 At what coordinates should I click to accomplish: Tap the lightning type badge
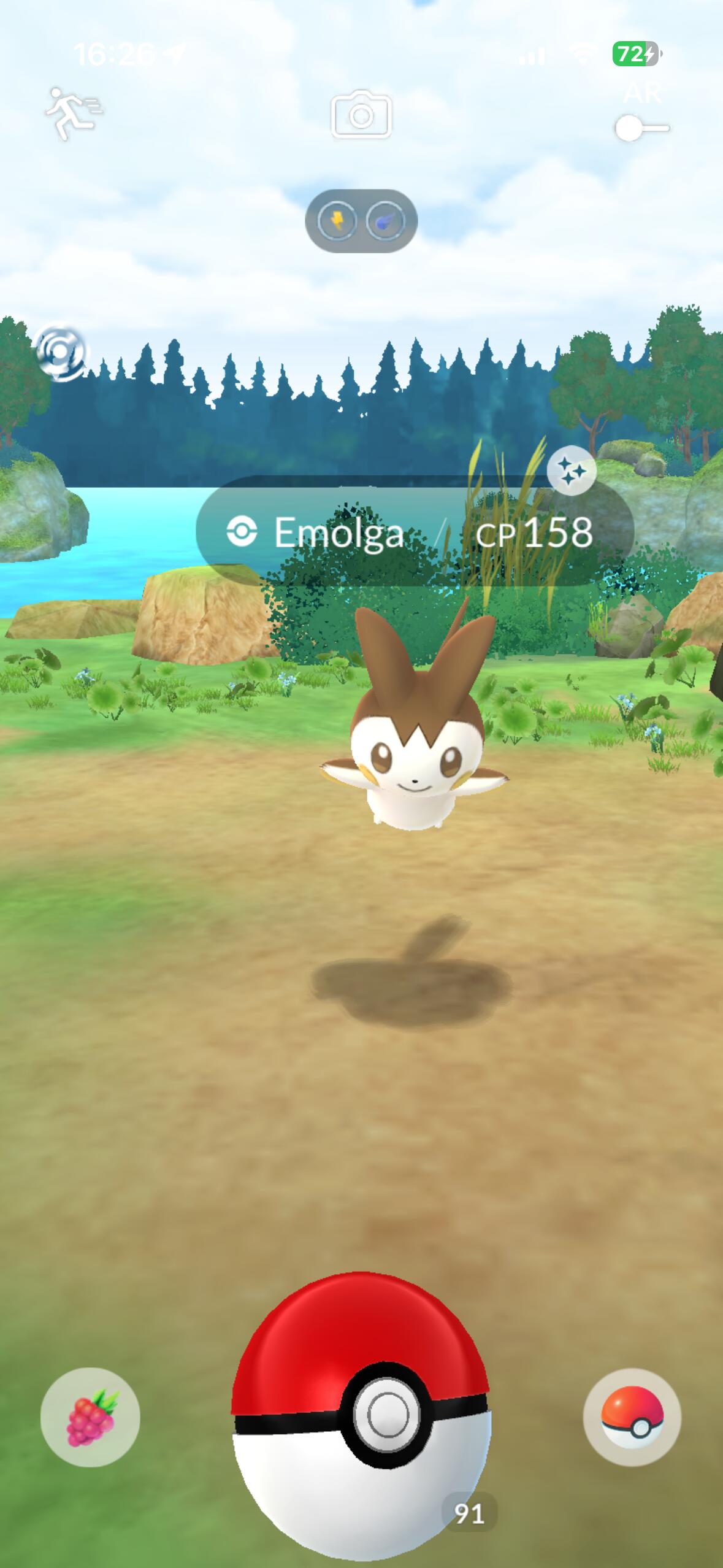337,221
